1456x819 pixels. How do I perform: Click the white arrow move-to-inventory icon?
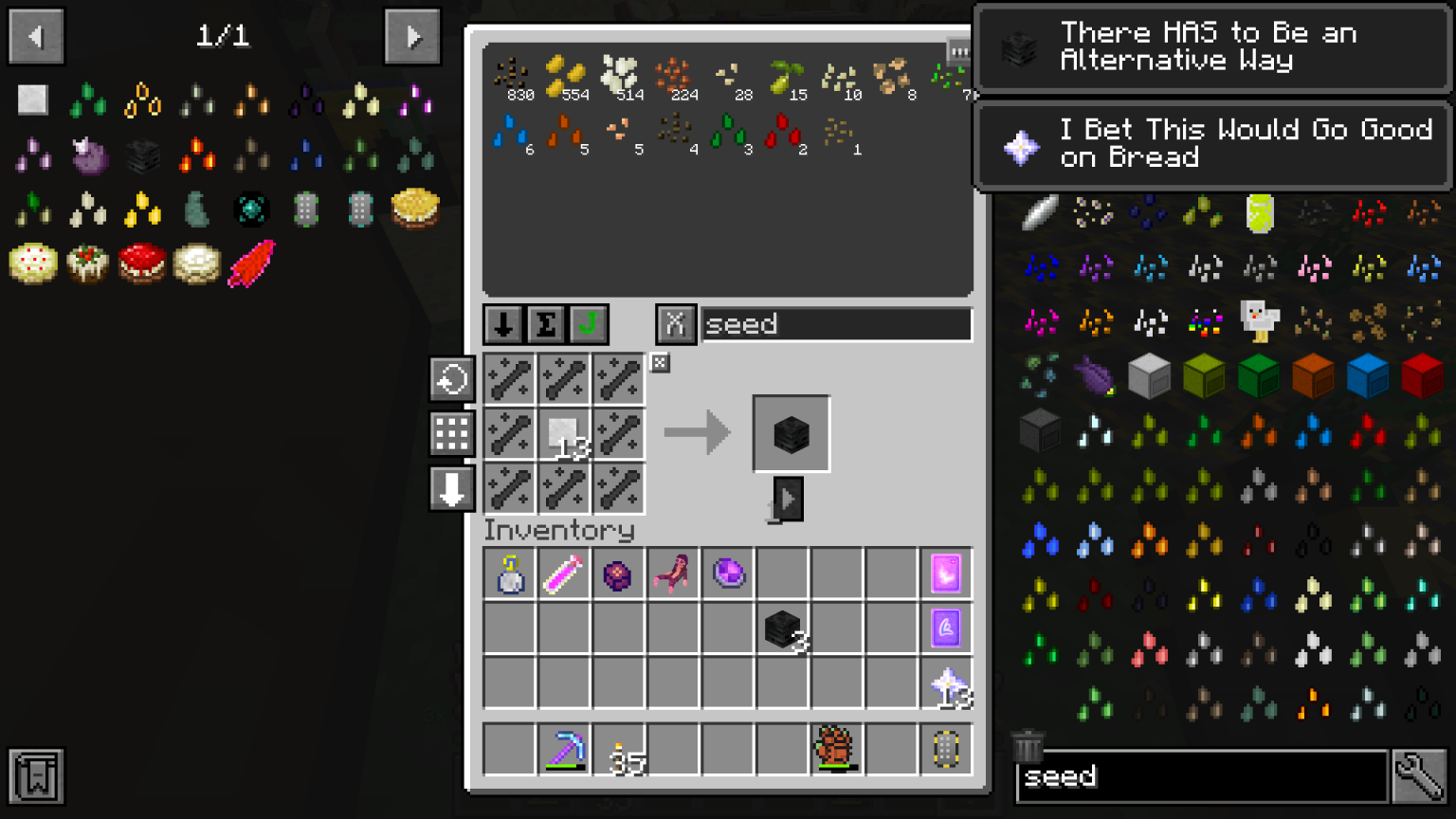pos(451,489)
